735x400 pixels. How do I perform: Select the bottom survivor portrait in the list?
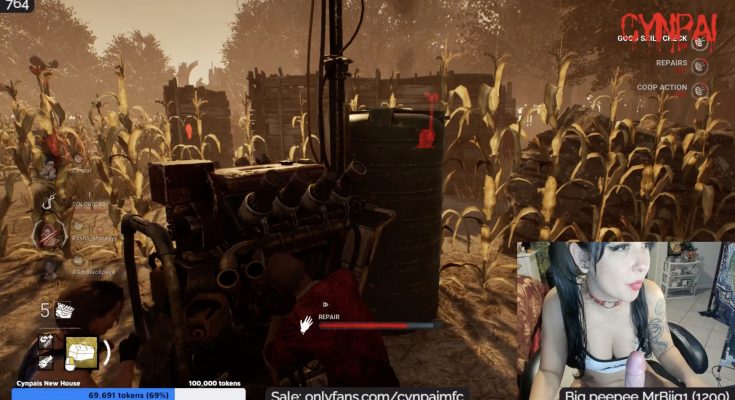tap(48, 268)
